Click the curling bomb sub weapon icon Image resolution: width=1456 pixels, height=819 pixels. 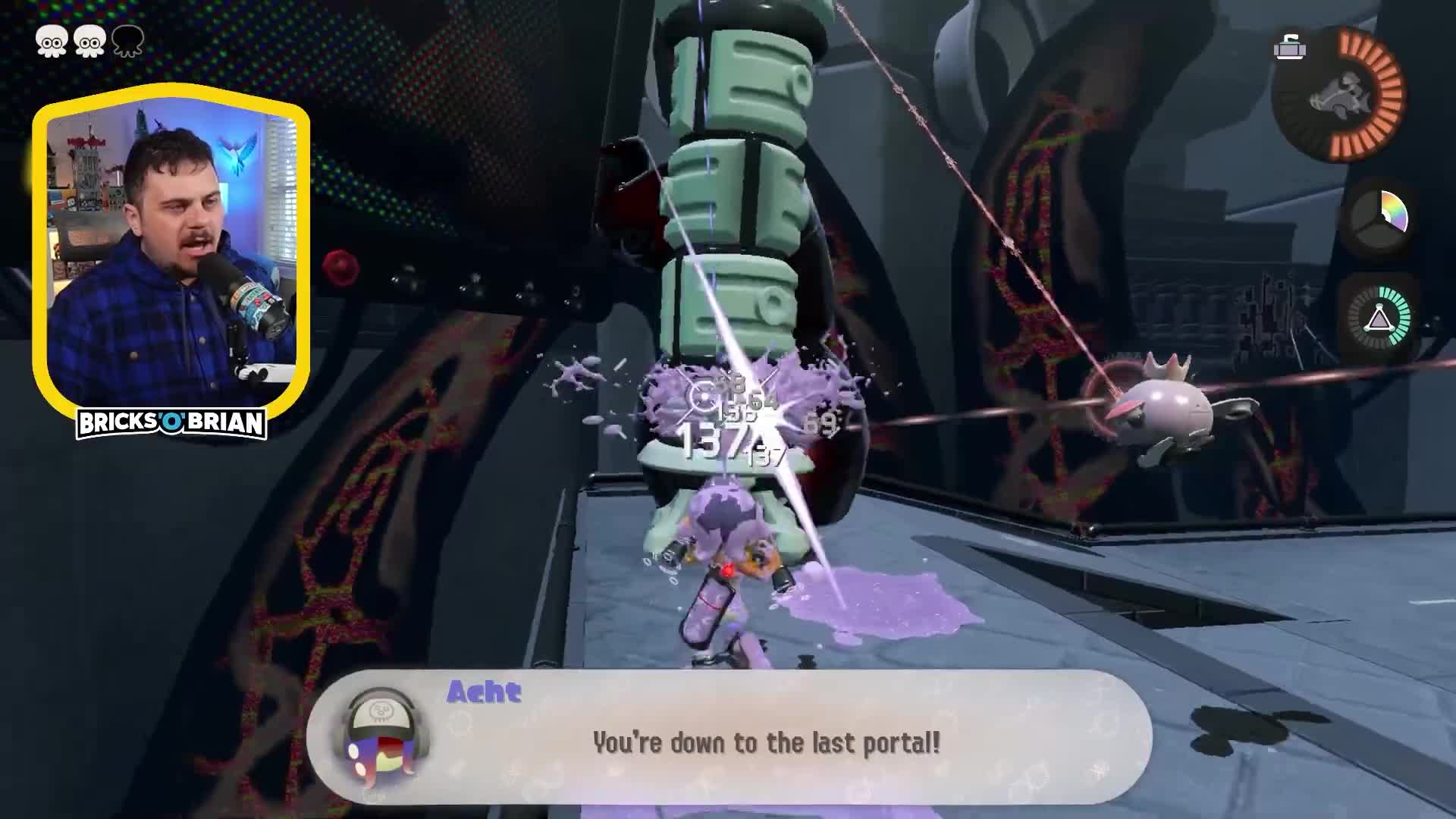pos(1291,48)
